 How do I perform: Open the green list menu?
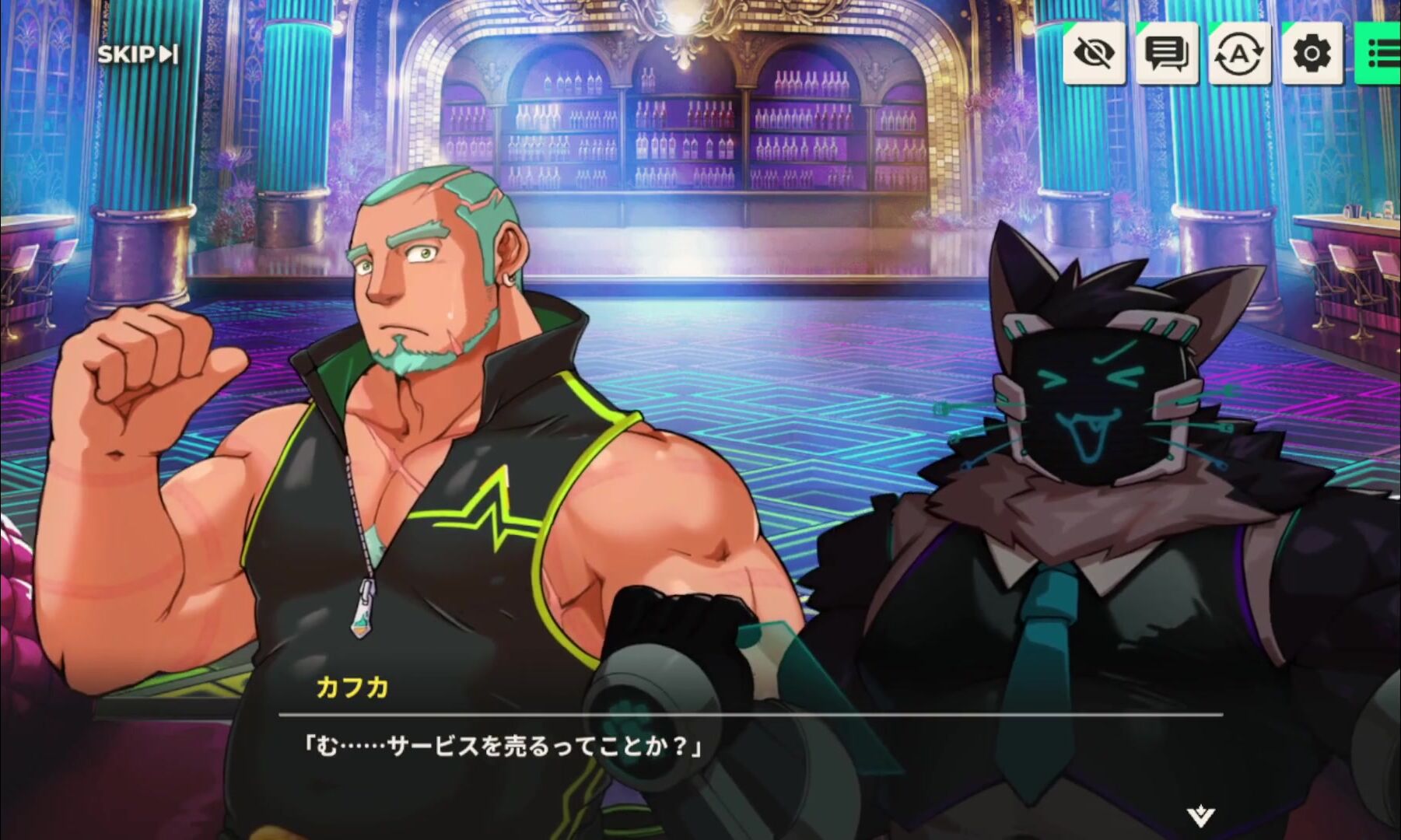pyautogui.click(x=1381, y=53)
